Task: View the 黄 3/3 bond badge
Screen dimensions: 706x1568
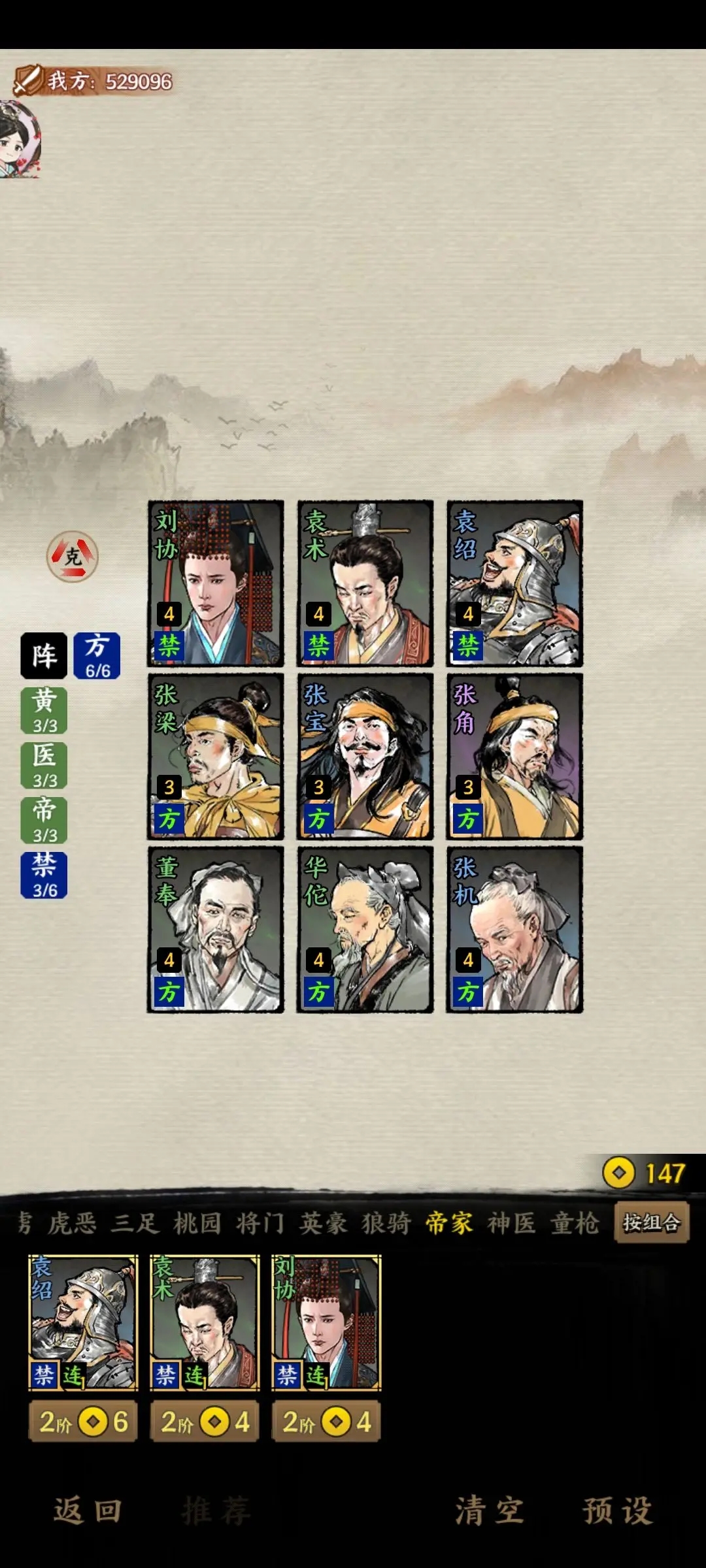Action: tap(44, 710)
